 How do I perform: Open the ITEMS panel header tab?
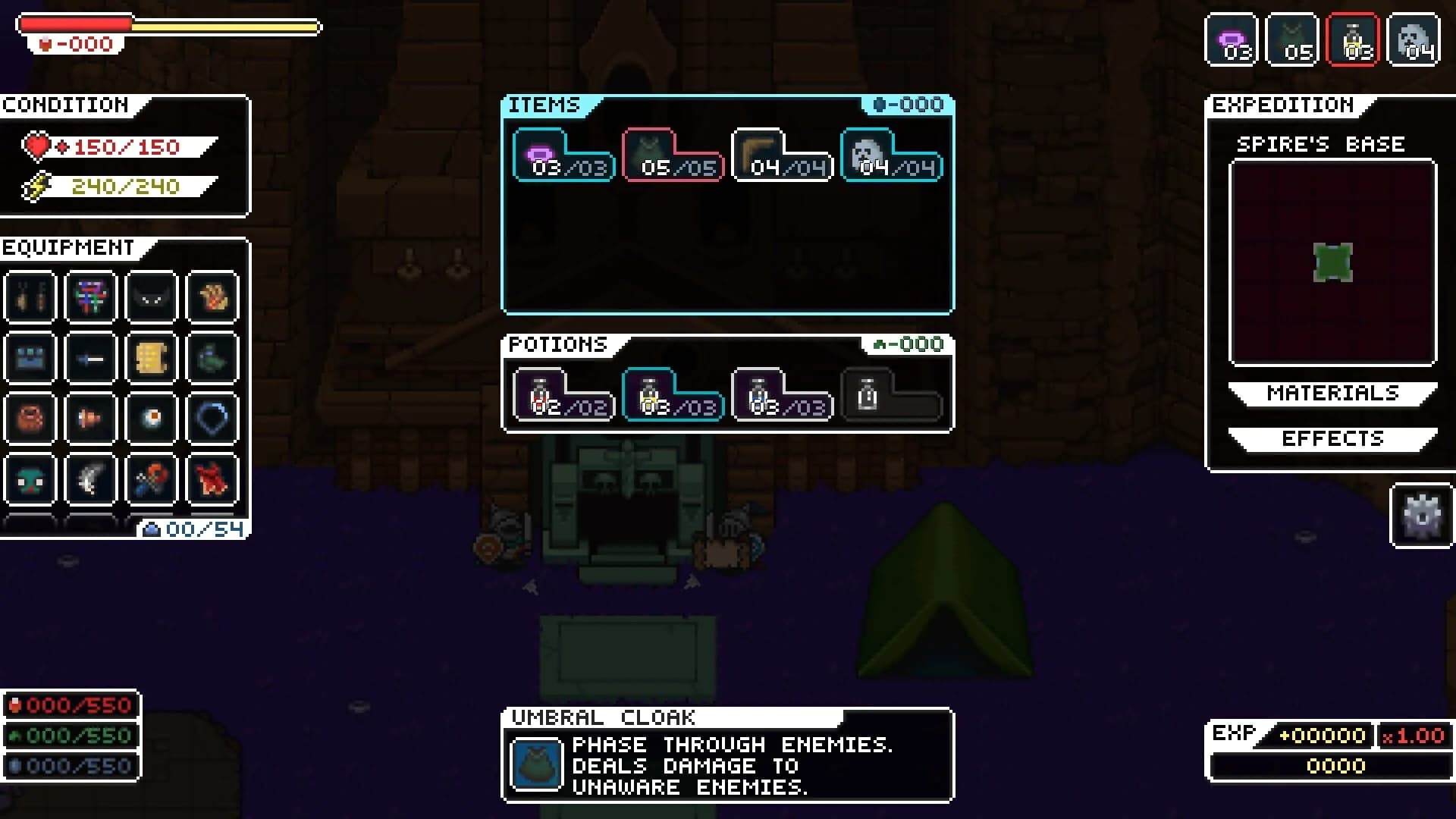(x=544, y=106)
